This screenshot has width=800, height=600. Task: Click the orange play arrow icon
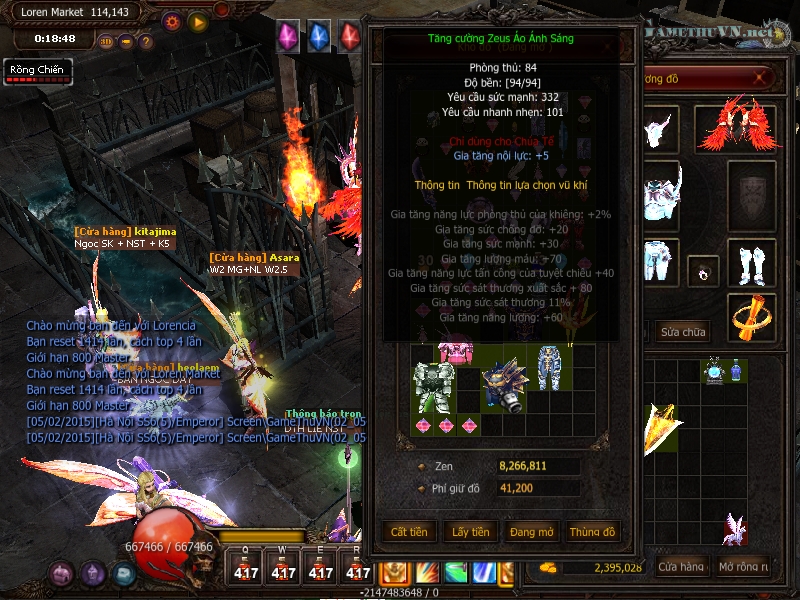(198, 21)
